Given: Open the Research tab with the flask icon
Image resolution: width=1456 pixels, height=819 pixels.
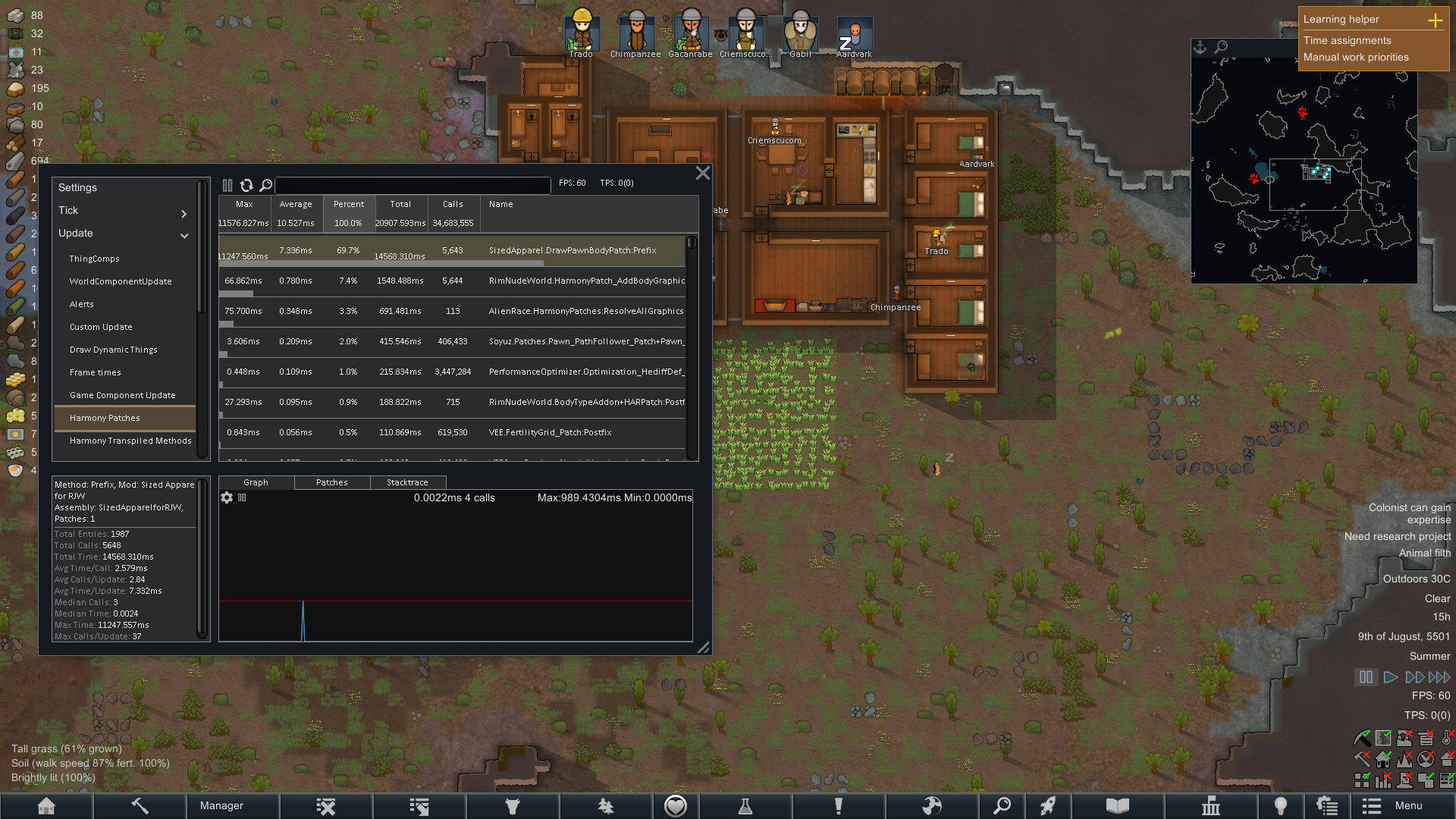Looking at the screenshot, I should pos(746,805).
